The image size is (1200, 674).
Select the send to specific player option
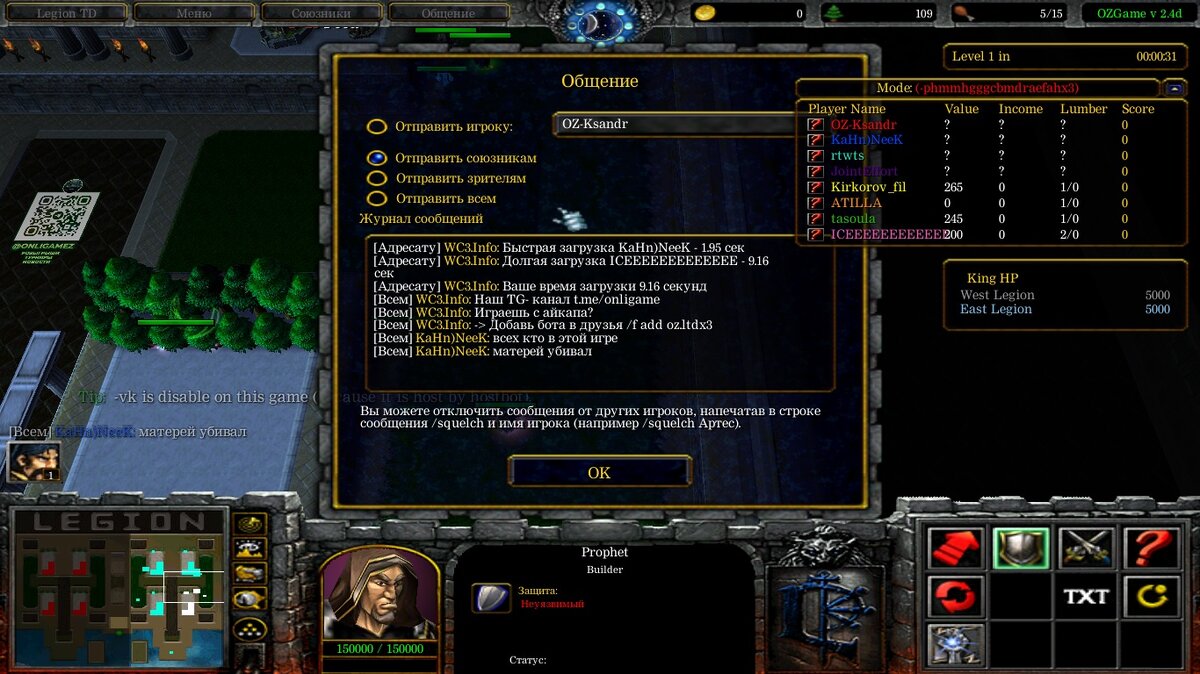pos(377,127)
